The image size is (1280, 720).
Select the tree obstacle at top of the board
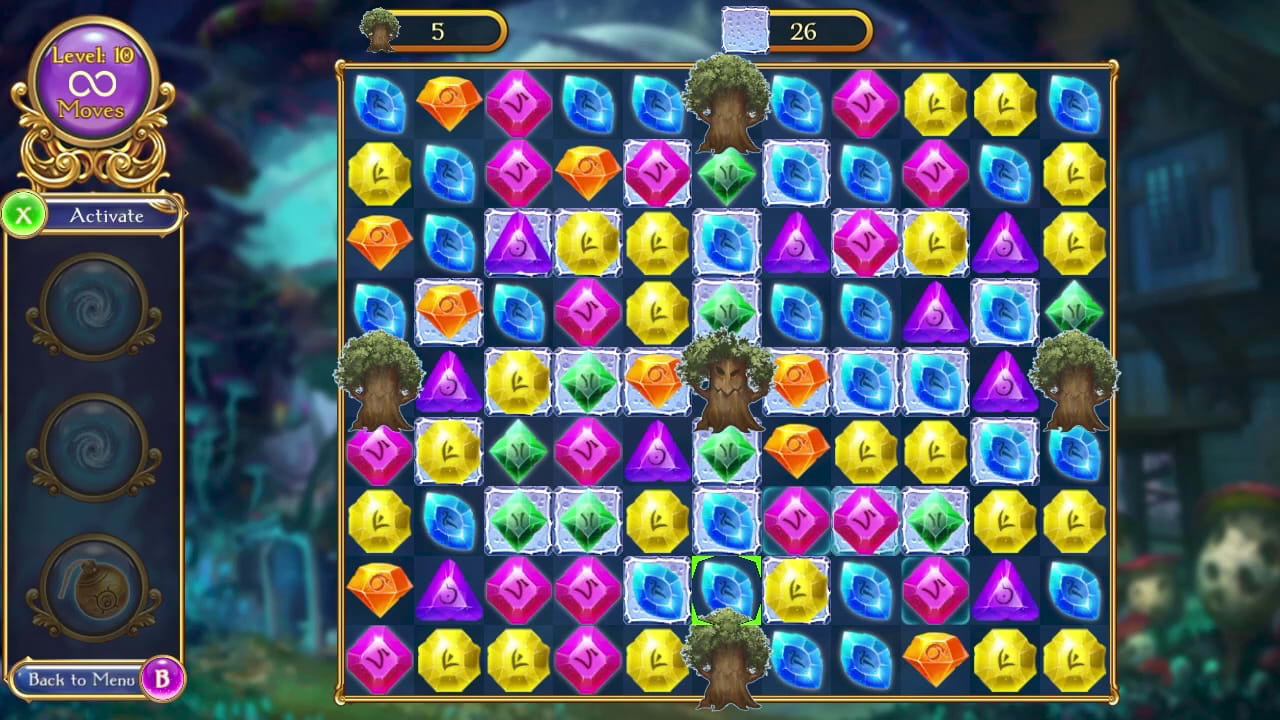coord(727,105)
